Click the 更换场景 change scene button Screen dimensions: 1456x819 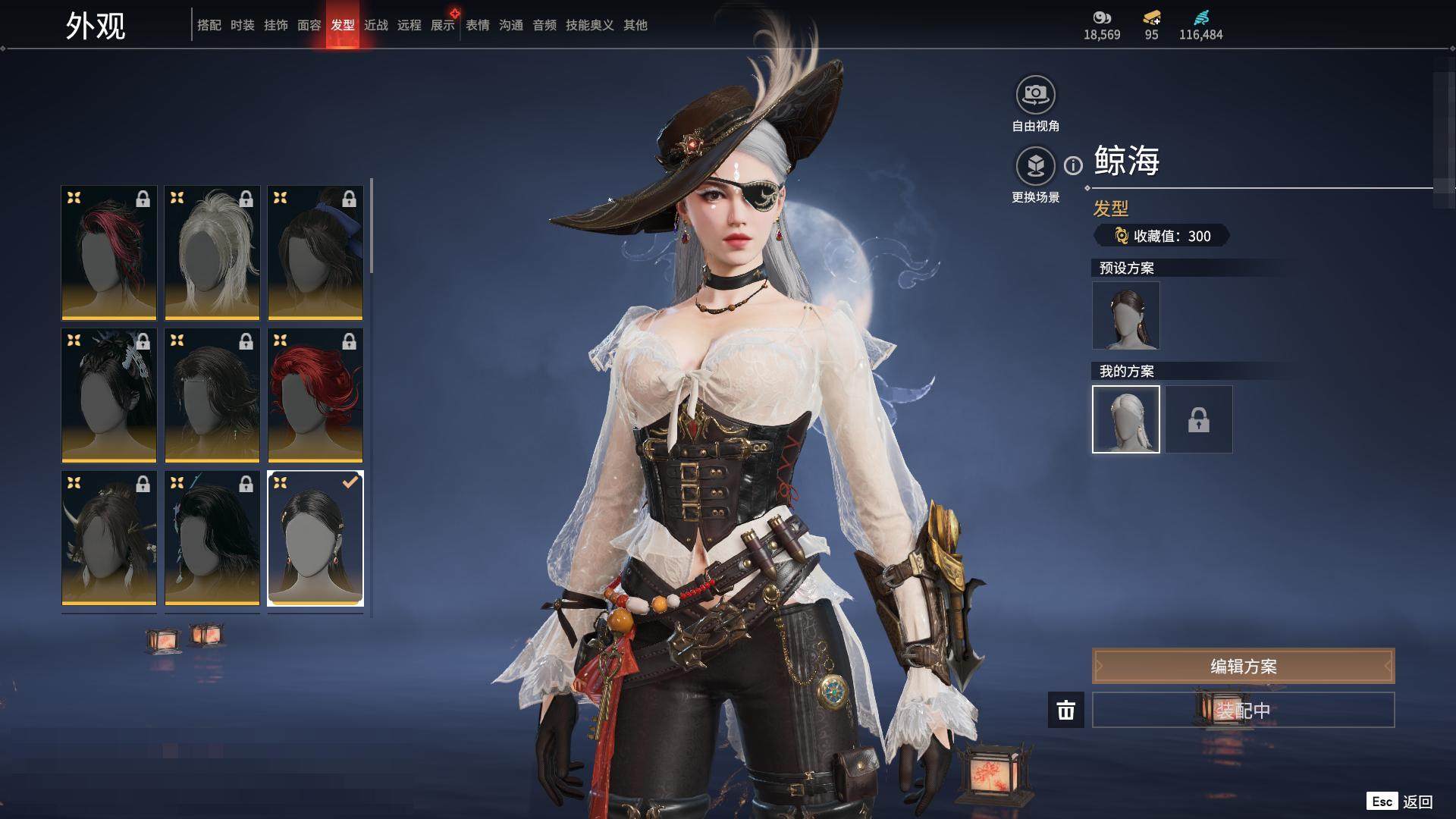(x=1035, y=166)
